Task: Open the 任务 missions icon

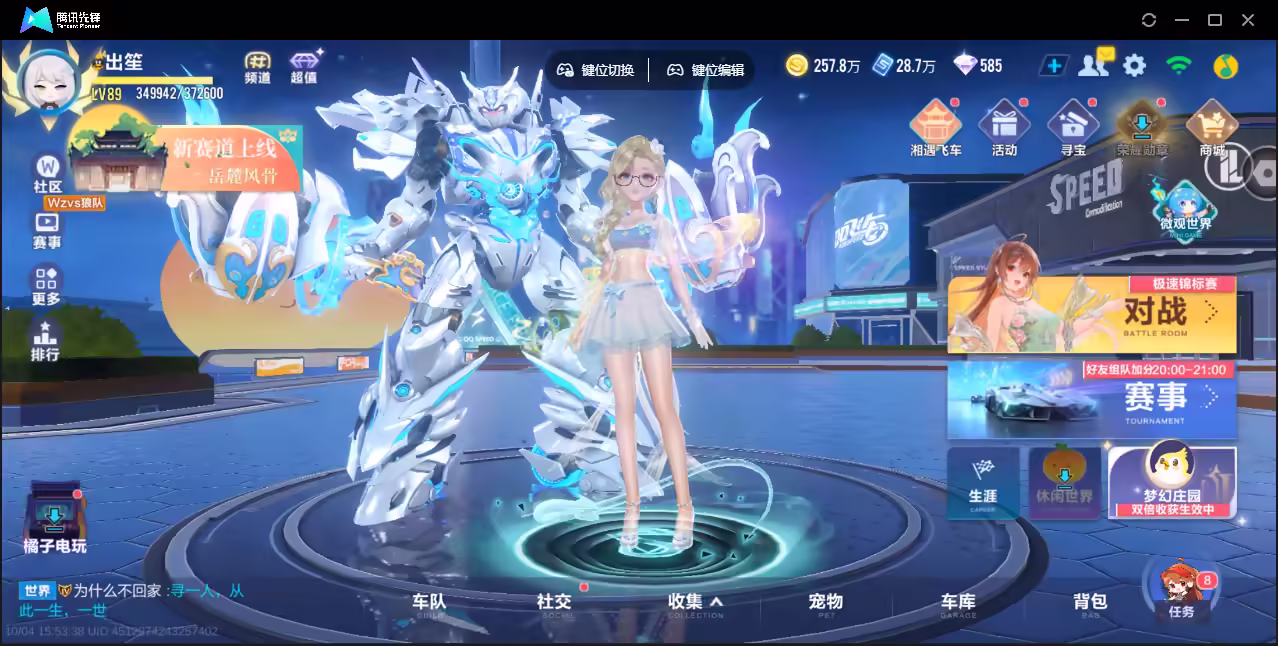Action: pyautogui.click(x=1181, y=593)
